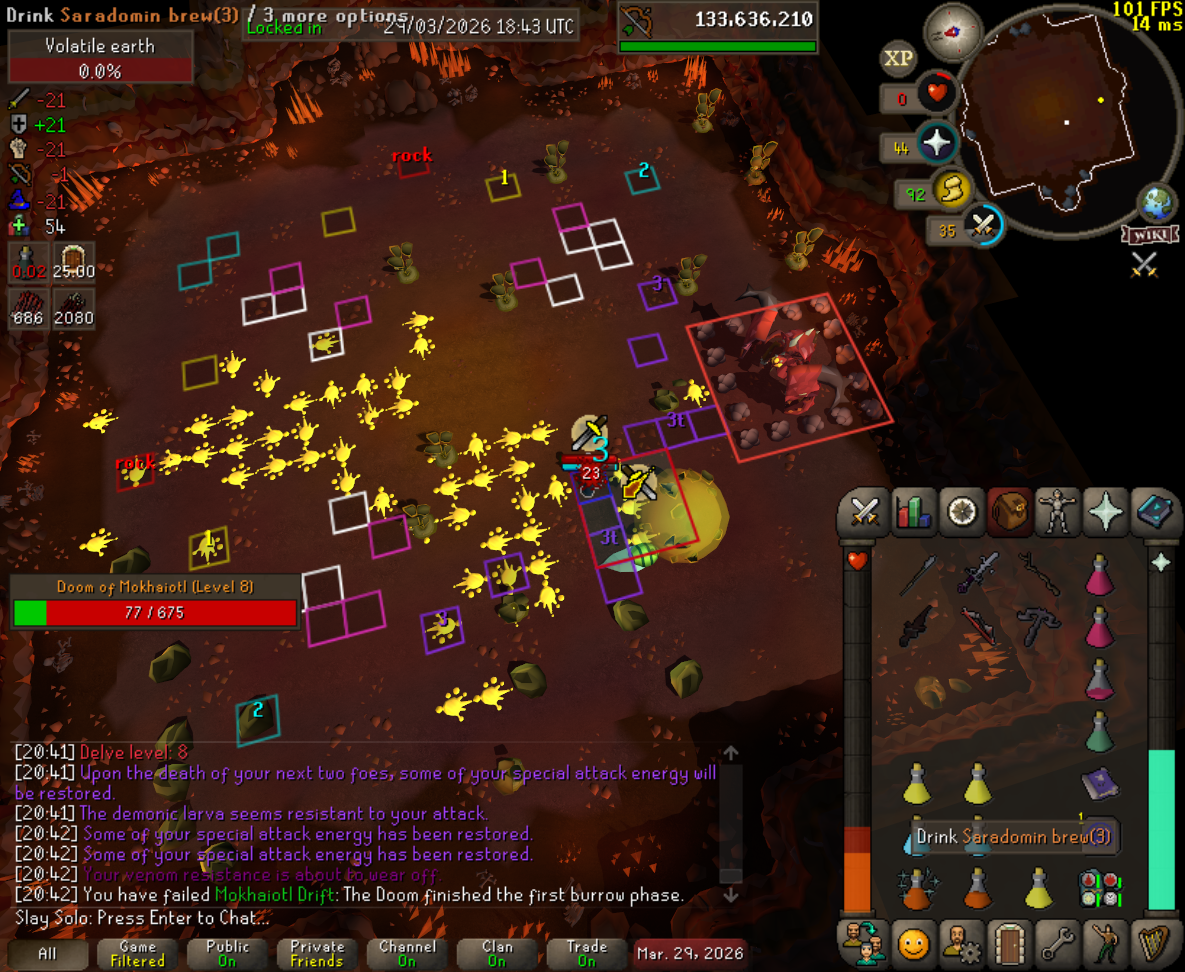The image size is (1185, 972).
Task: Open the Music Player harp tab
Action: tap(1157, 943)
